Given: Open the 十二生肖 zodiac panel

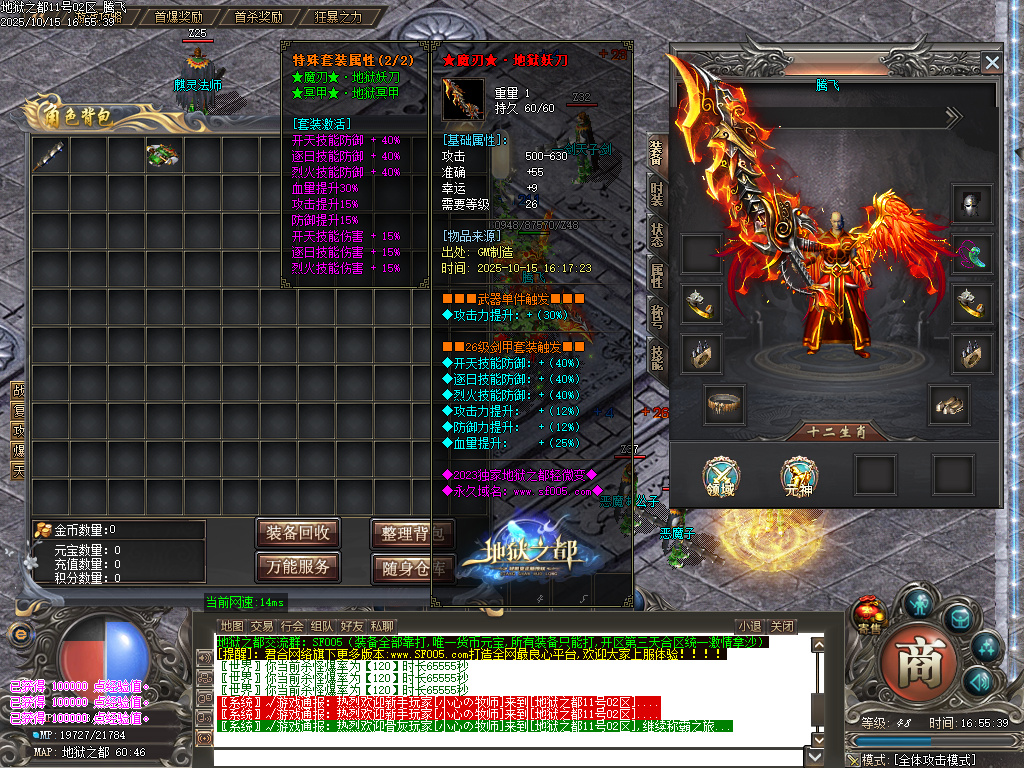Looking at the screenshot, I should tap(835, 432).
